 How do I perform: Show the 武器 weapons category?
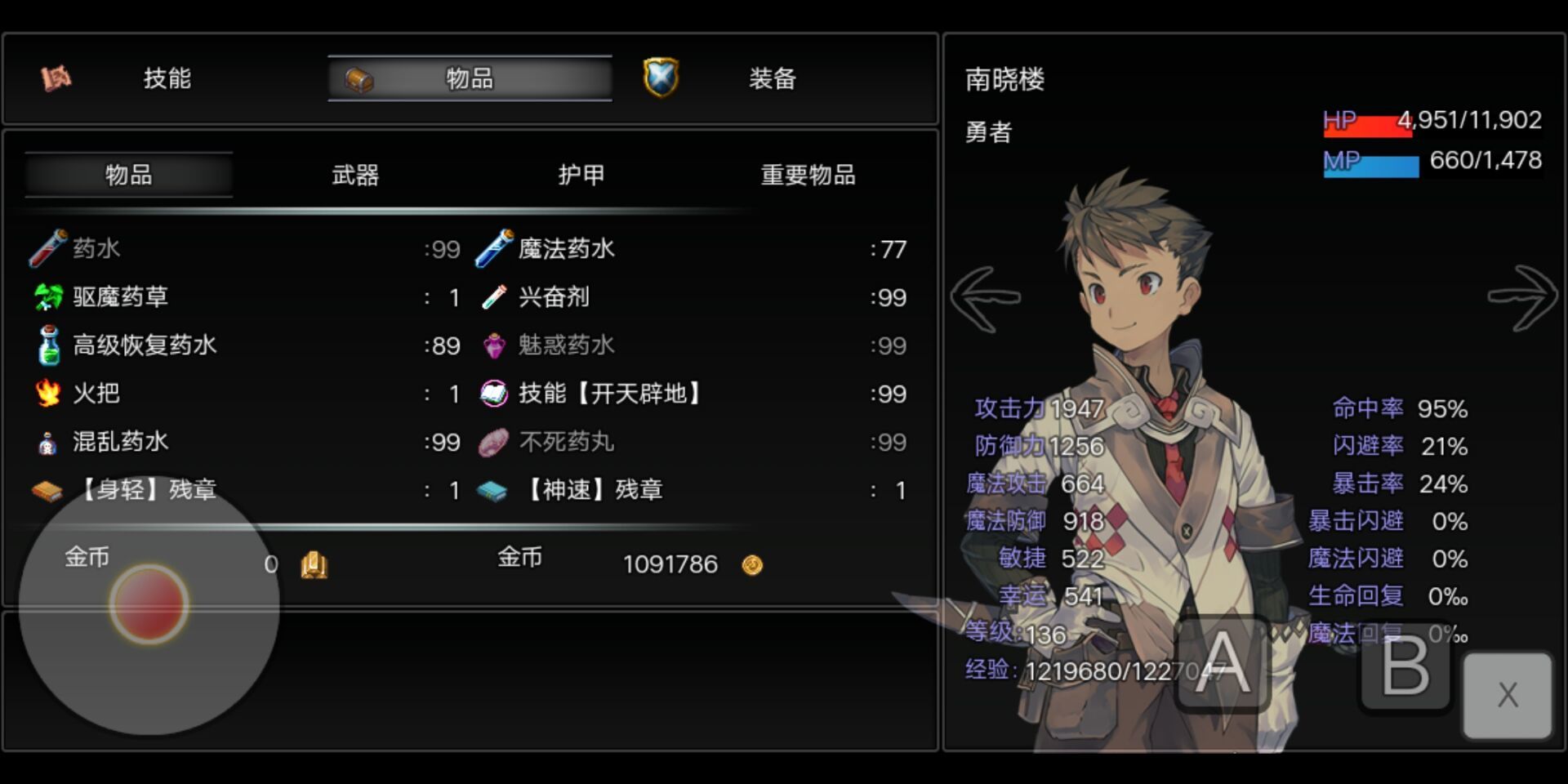[355, 175]
